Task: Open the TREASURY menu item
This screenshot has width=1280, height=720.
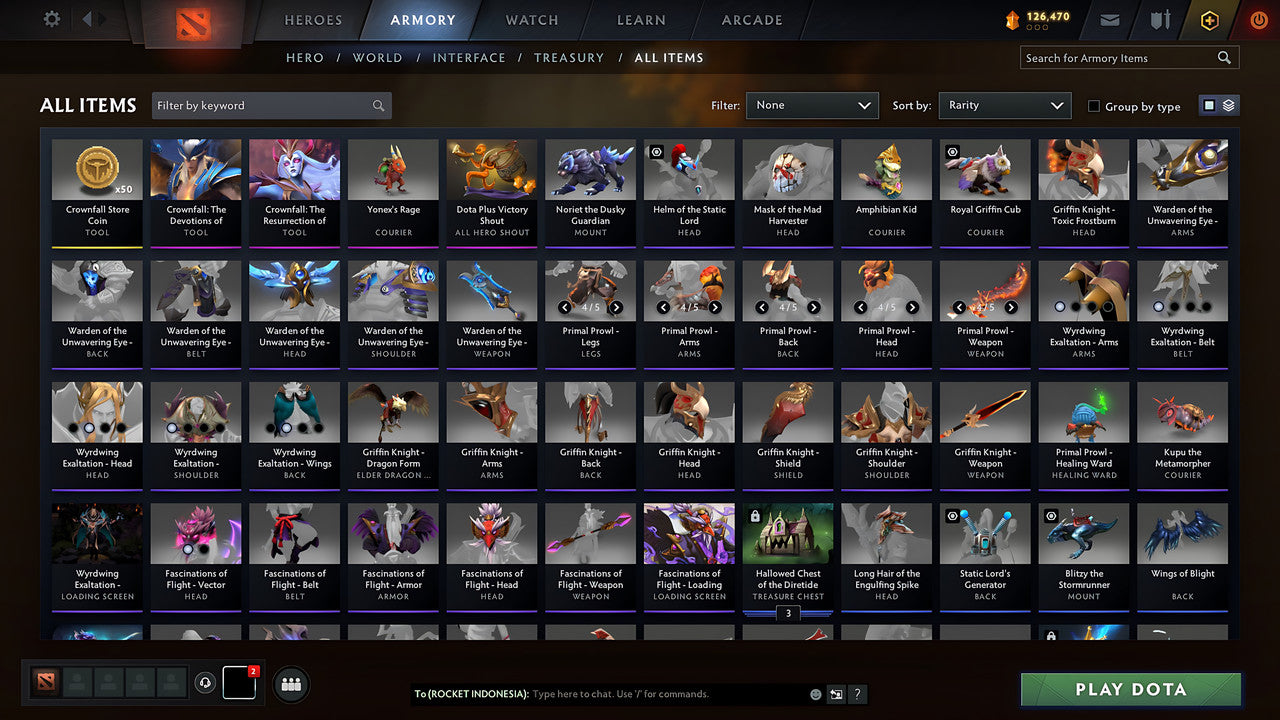Action: pos(568,57)
